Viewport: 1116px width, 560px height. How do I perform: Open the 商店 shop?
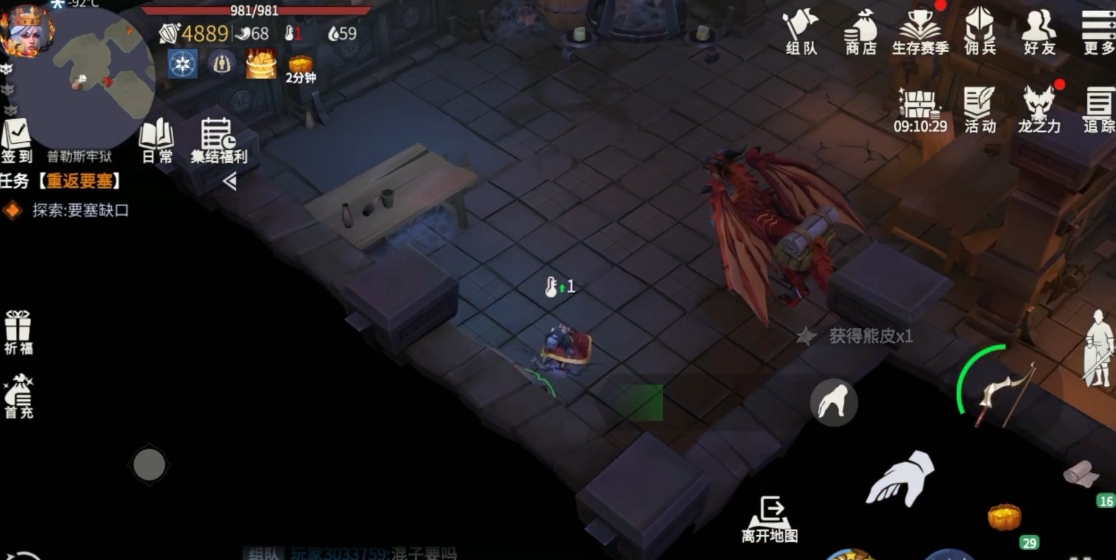tap(860, 30)
